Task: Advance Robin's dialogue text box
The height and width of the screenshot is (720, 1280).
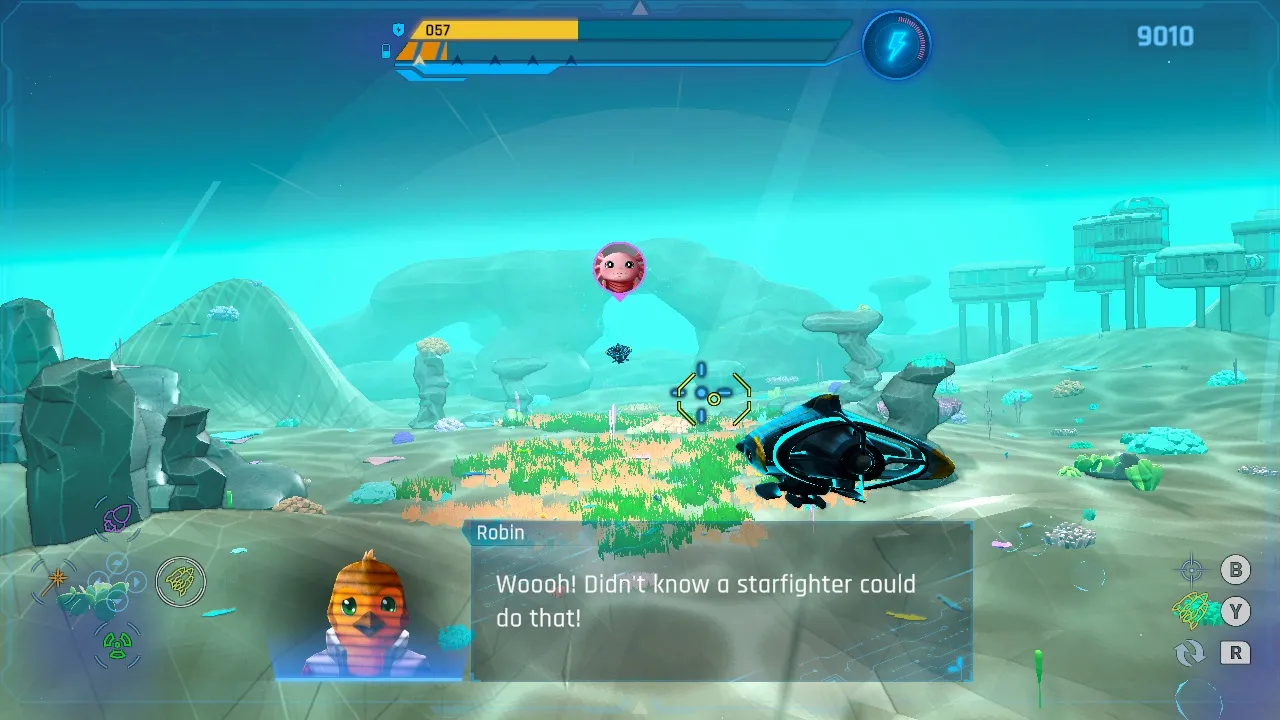Action: (721, 601)
